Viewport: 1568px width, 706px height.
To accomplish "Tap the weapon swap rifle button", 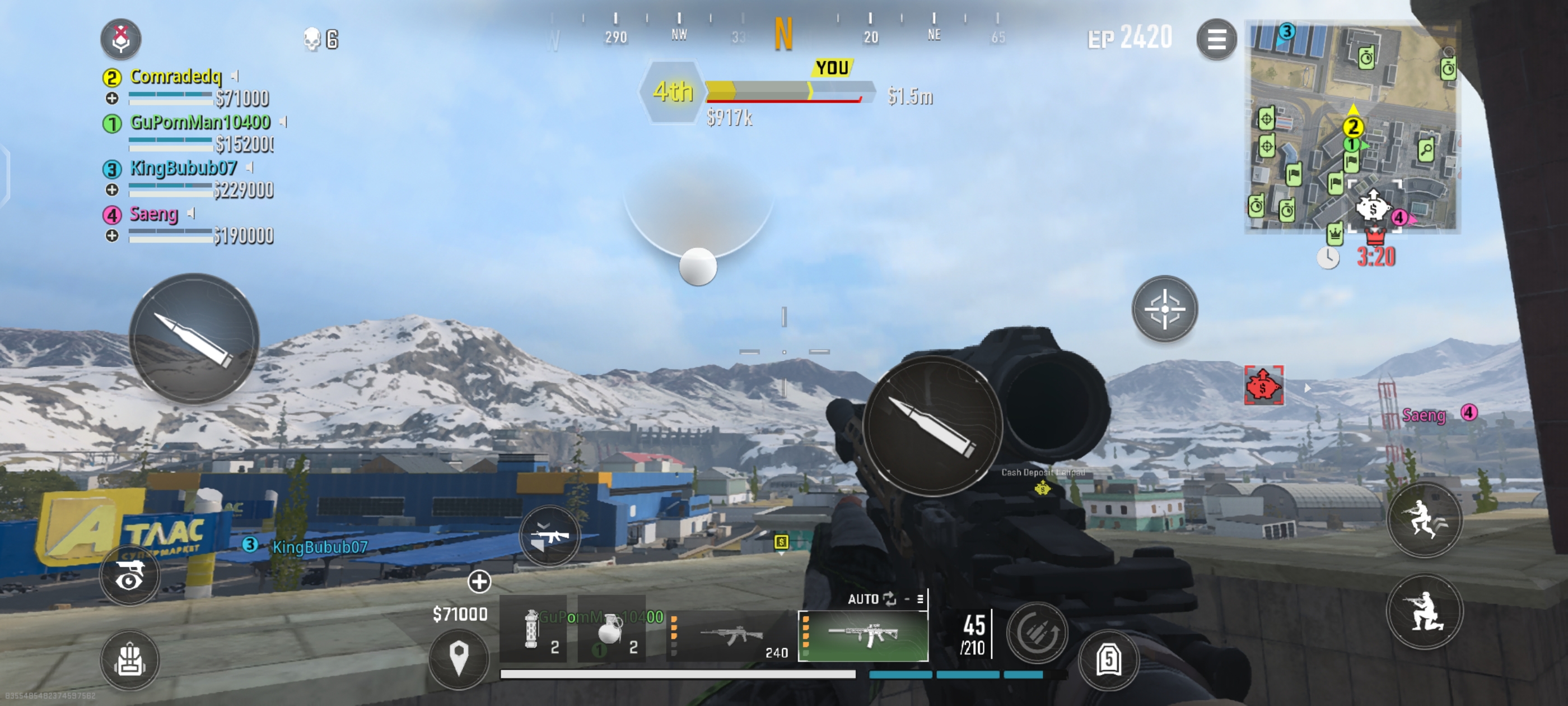I will [x=549, y=537].
